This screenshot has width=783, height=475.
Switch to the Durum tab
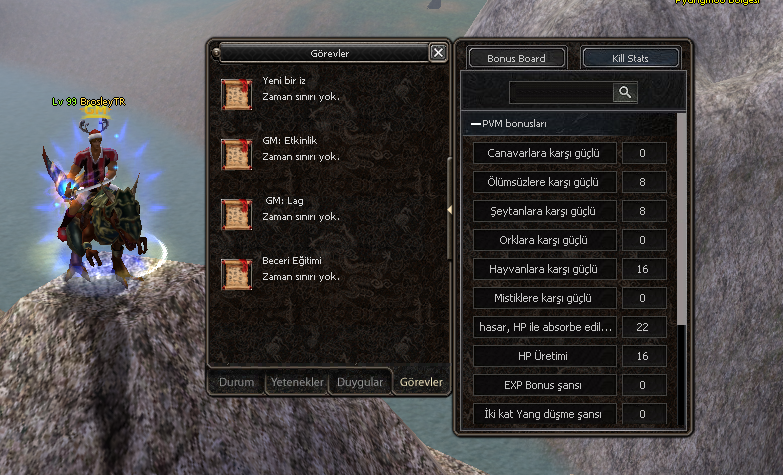[x=237, y=382]
